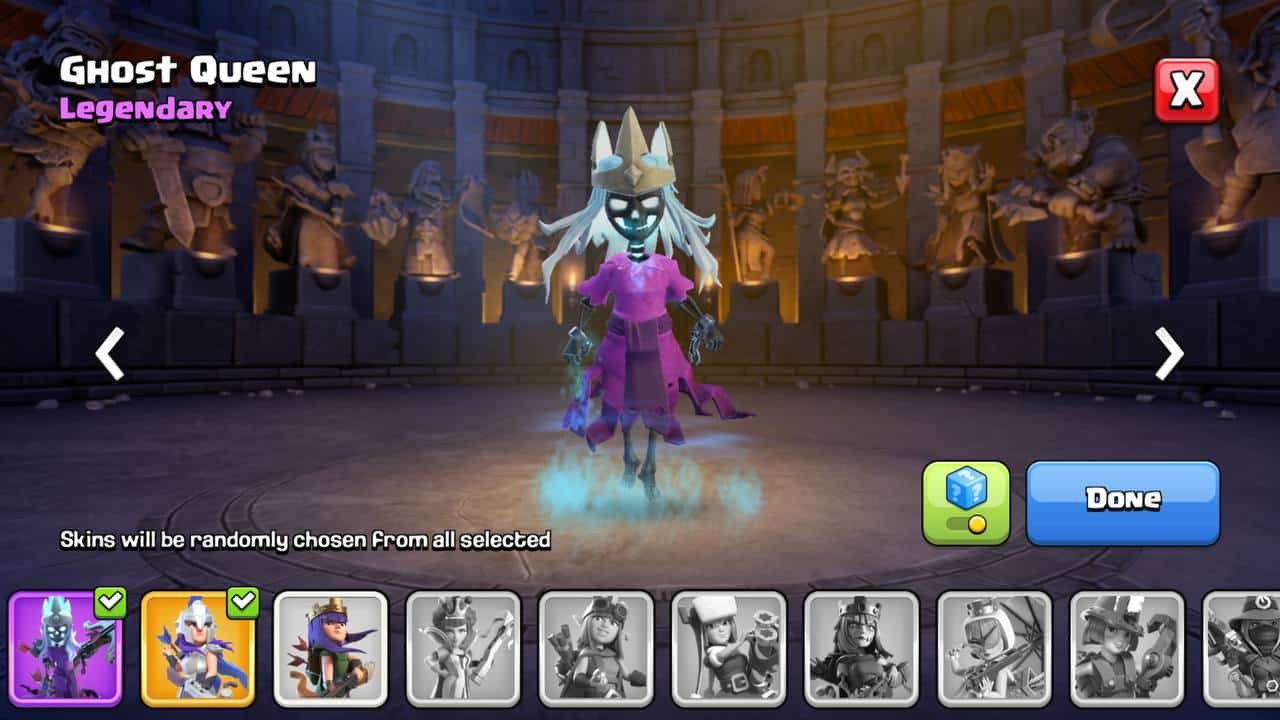Pick the default Archer Queen skin

tap(331, 648)
